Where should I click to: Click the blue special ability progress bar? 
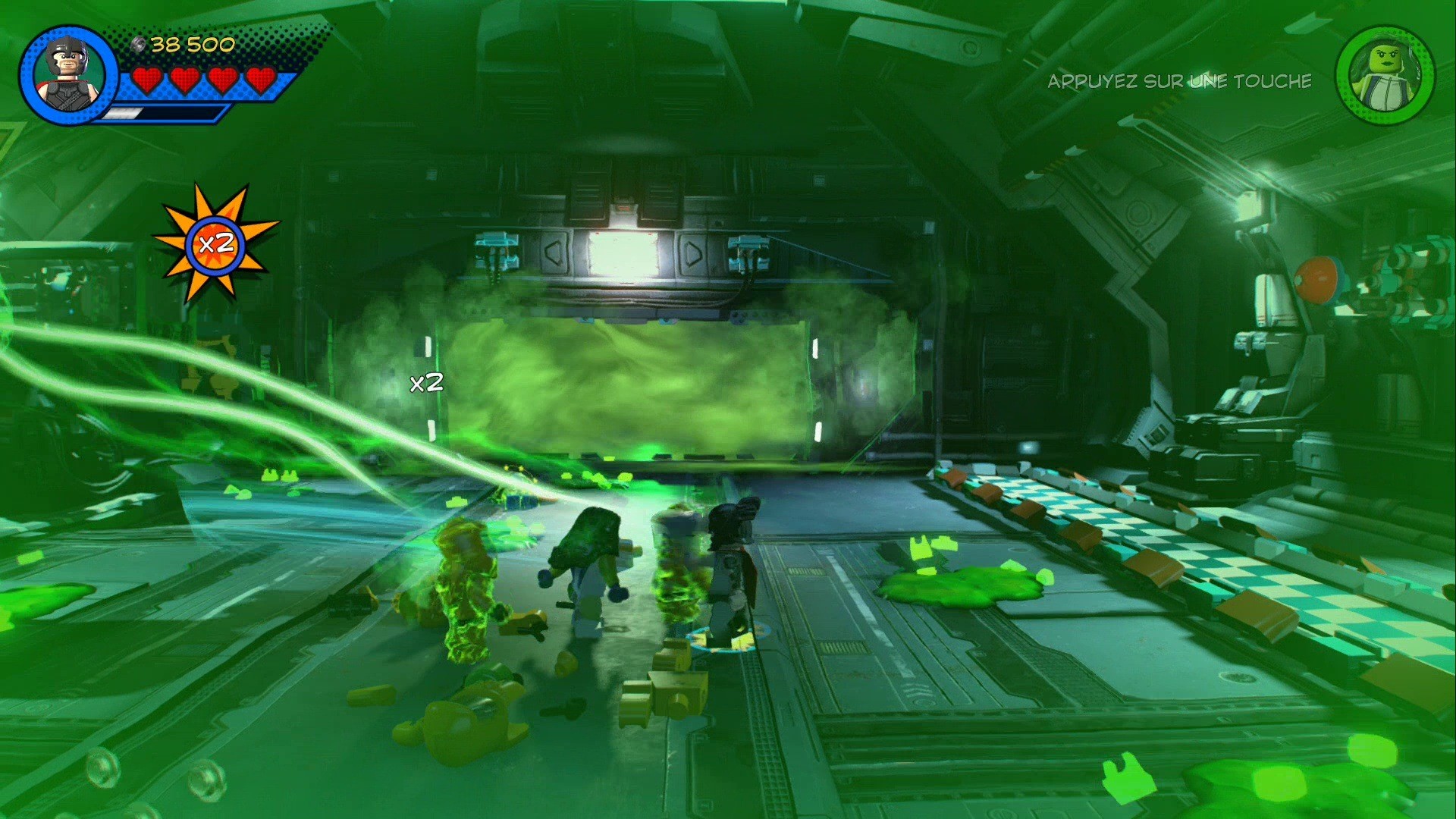163,111
